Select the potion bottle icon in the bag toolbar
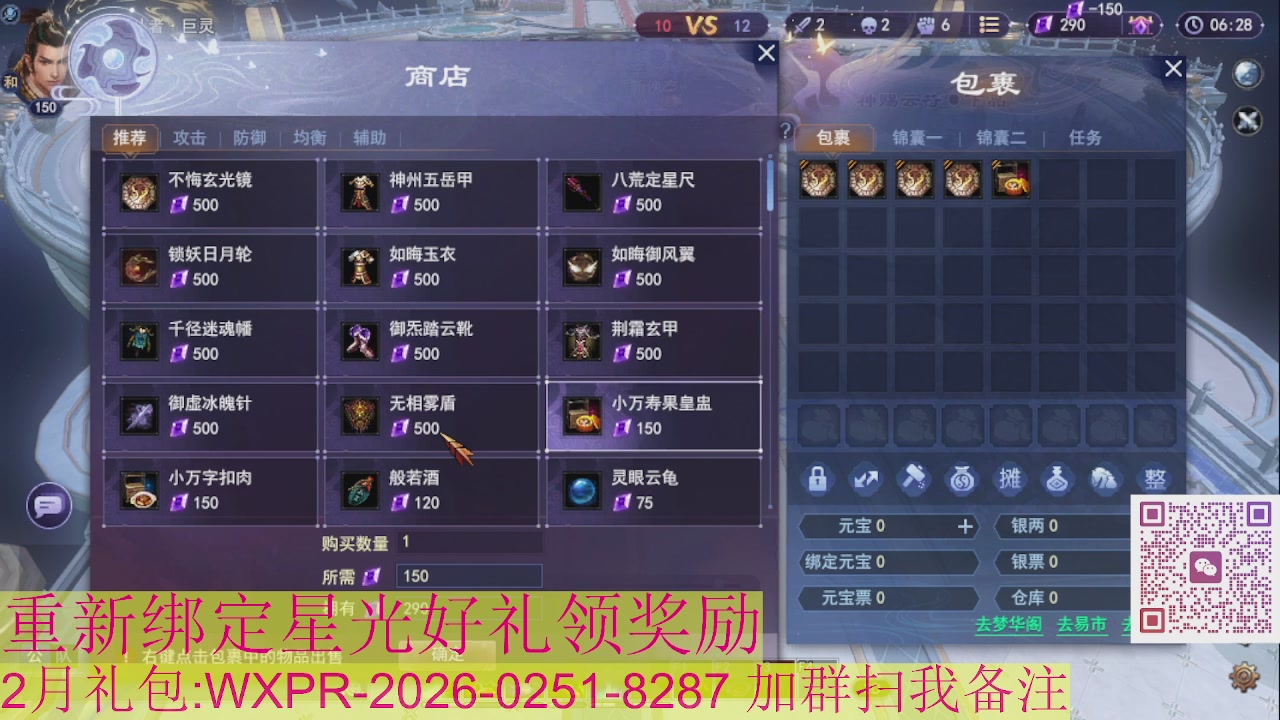1280x720 pixels. 1058,479
